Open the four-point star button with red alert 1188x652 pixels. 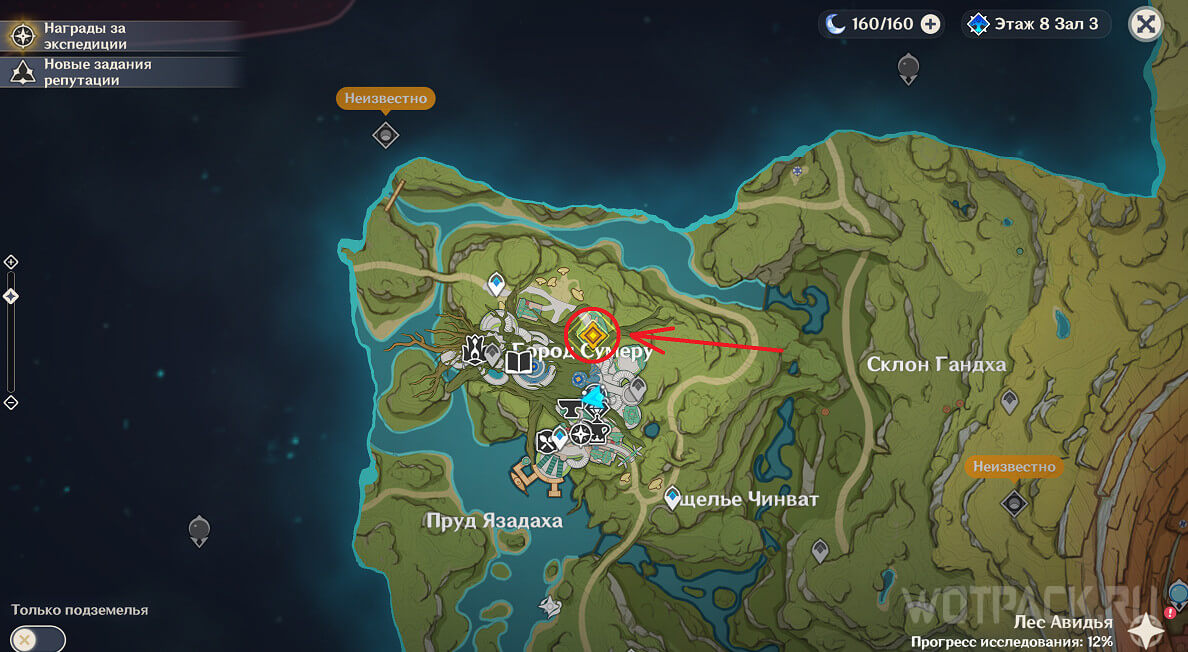tap(1146, 630)
